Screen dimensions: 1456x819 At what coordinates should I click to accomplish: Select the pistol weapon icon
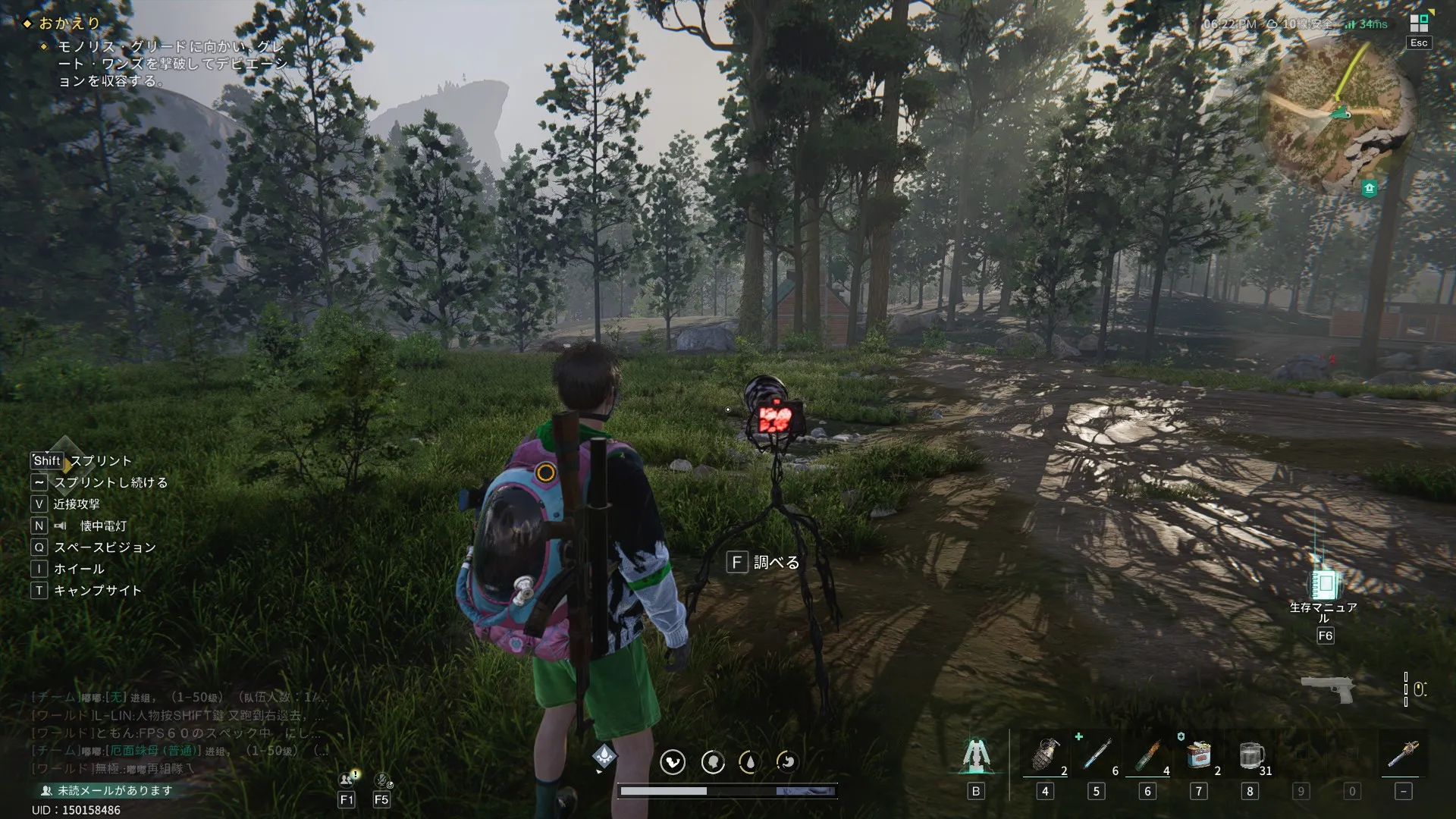(x=1327, y=687)
